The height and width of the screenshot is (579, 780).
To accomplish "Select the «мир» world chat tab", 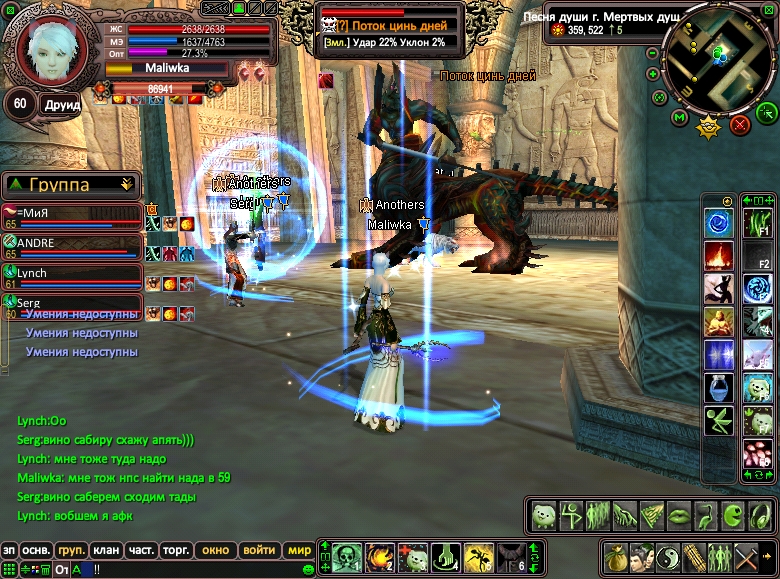I will (299, 550).
